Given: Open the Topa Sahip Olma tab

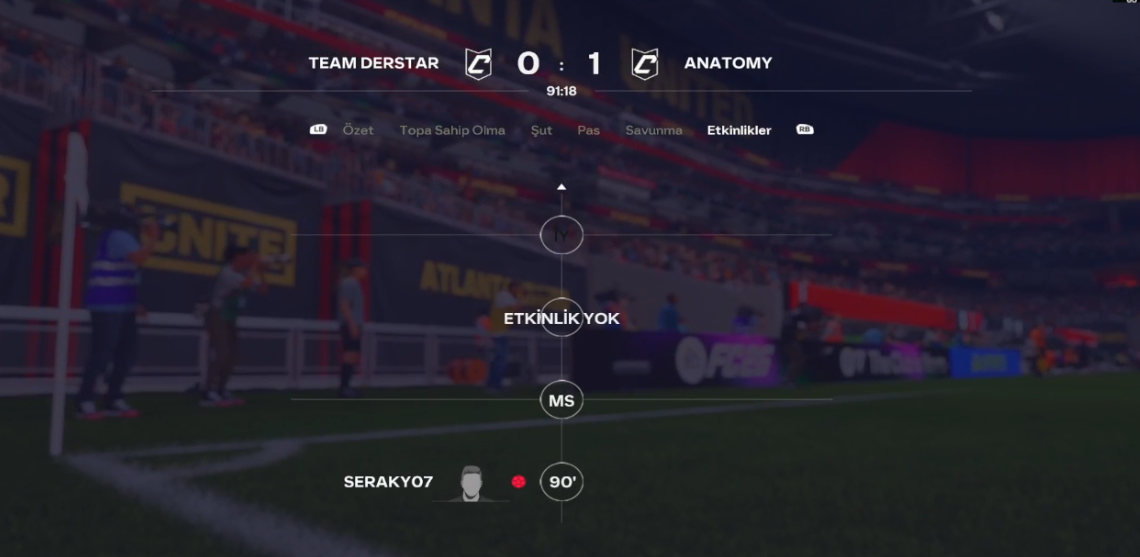Looking at the screenshot, I should point(452,130).
